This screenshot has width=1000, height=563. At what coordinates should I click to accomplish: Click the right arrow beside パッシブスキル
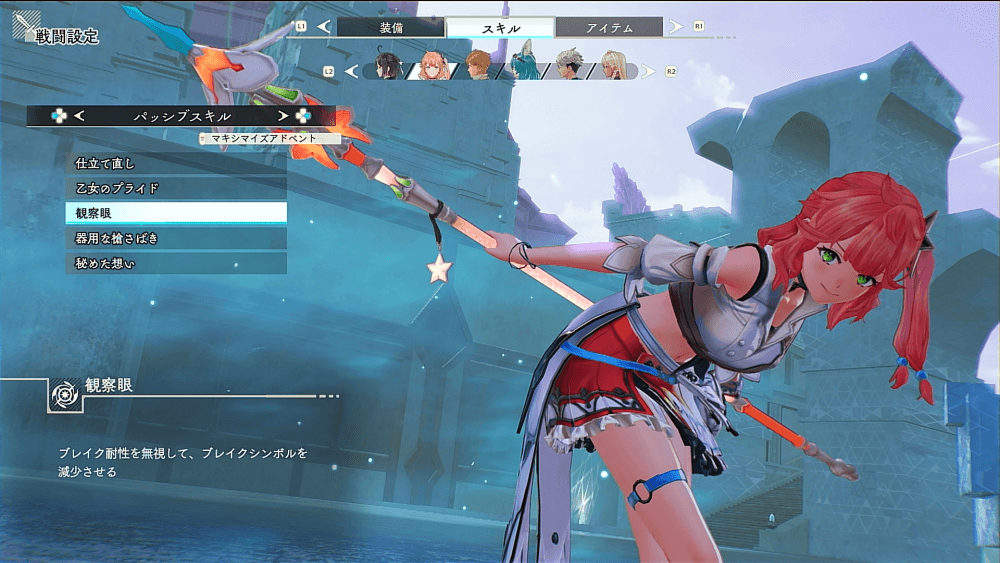point(284,116)
